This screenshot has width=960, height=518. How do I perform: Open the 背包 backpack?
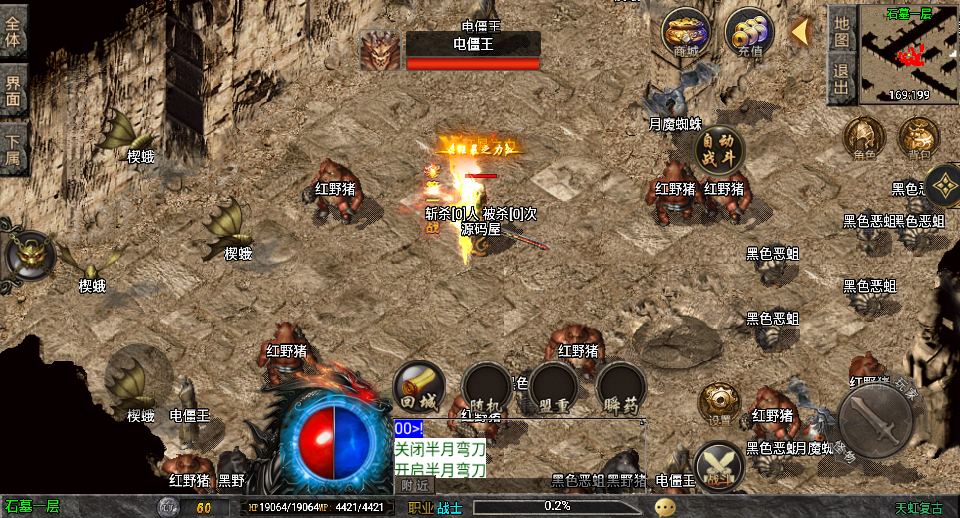tap(918, 138)
